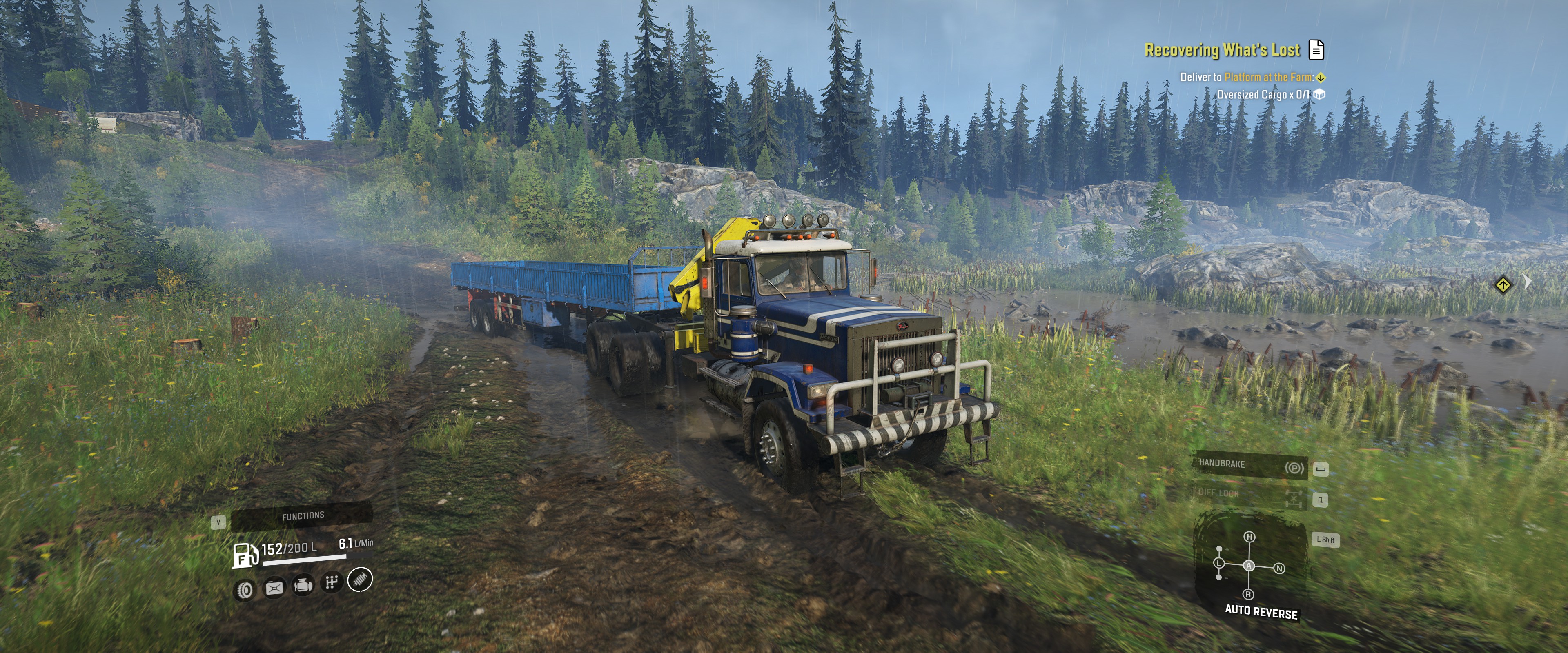Image resolution: width=1568 pixels, height=653 pixels.
Task: Choose Auto gear (A) at selector center
Action: click(1249, 566)
